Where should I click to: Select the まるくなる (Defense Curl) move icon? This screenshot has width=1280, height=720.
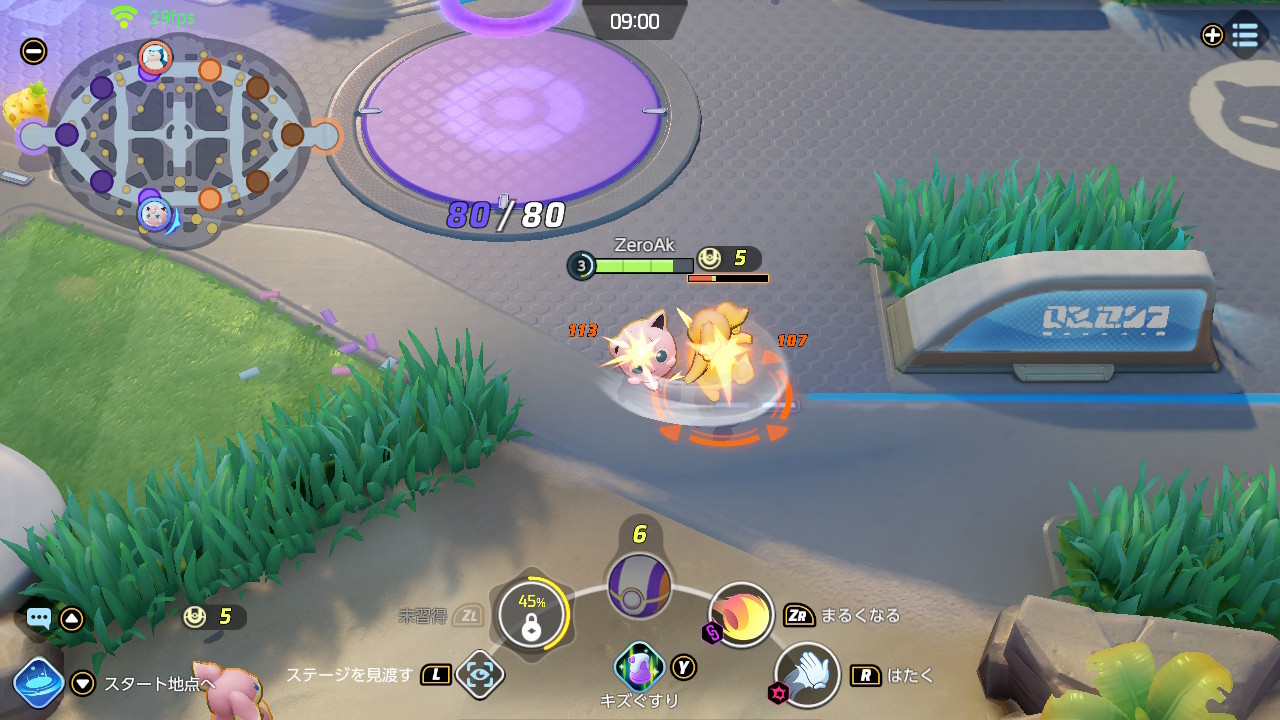[x=741, y=616]
